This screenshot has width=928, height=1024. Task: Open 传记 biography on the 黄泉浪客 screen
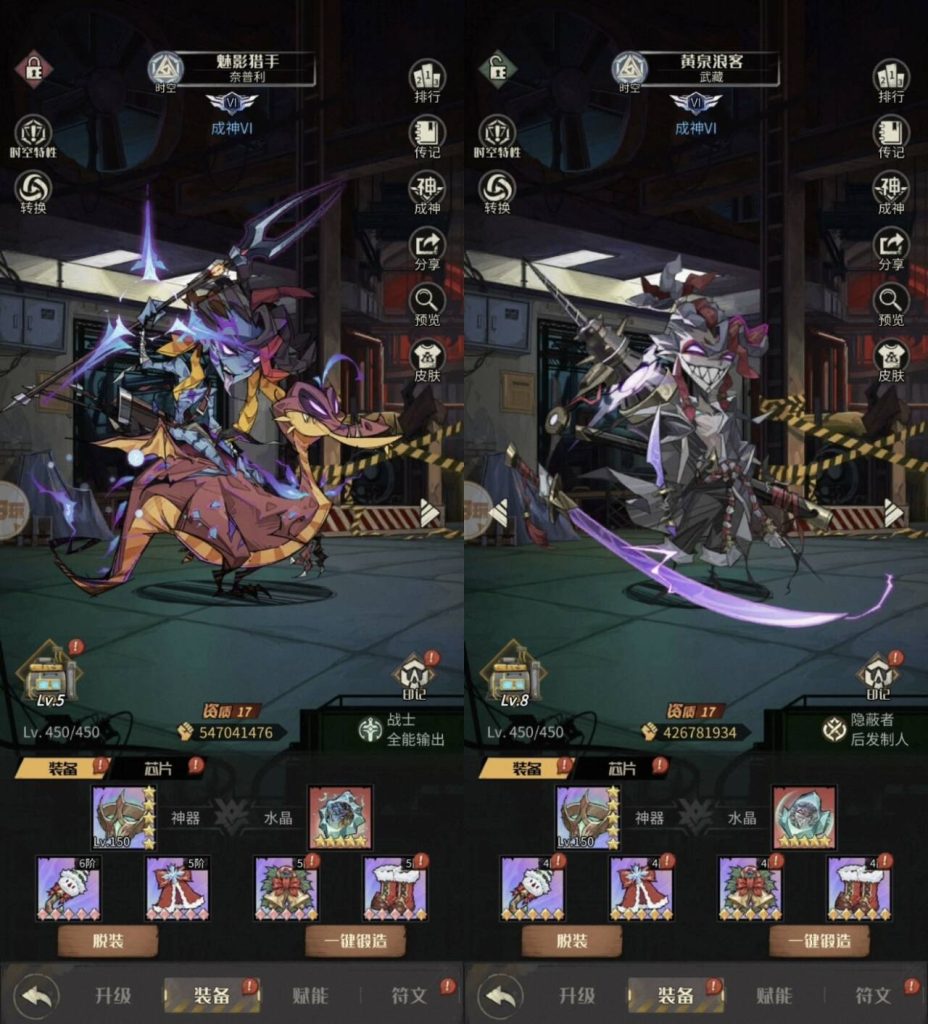[x=890, y=134]
